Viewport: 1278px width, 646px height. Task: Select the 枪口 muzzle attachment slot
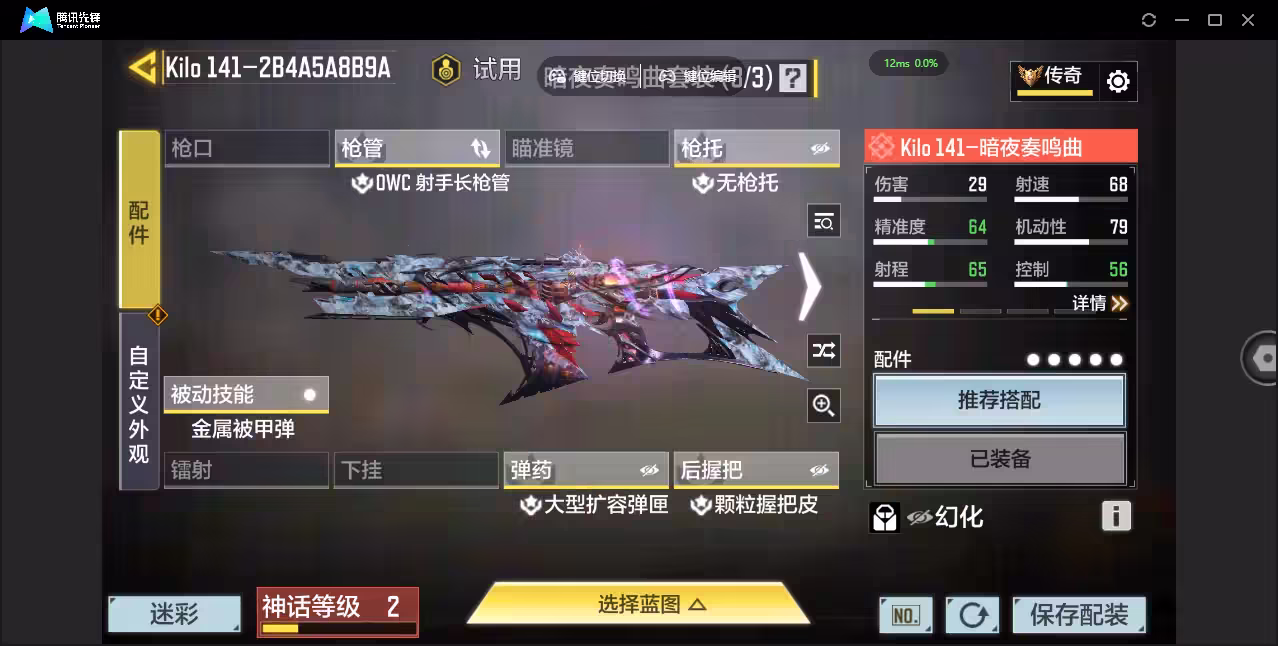tap(246, 148)
